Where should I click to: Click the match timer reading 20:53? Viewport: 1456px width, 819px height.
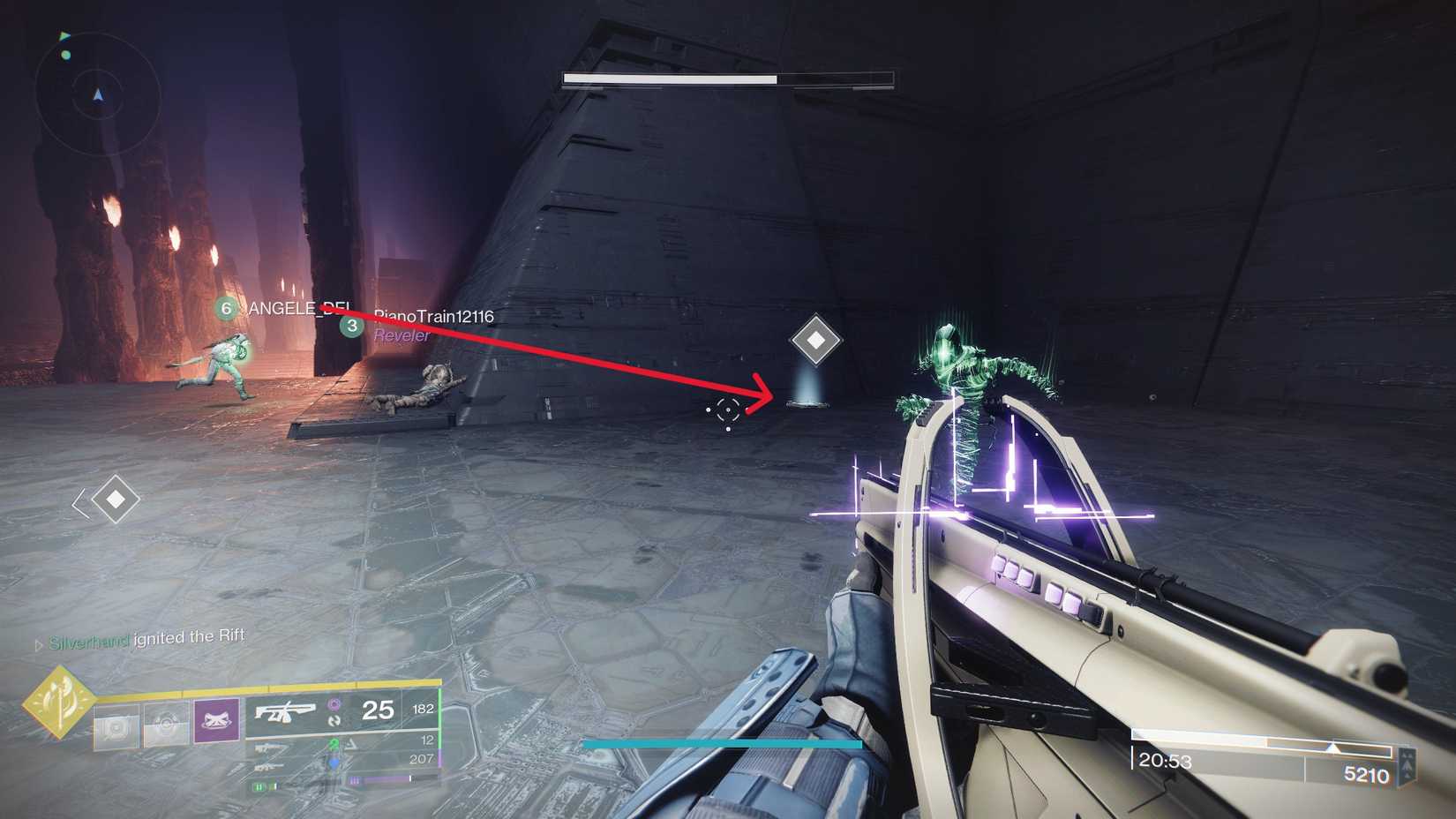pos(1163,761)
